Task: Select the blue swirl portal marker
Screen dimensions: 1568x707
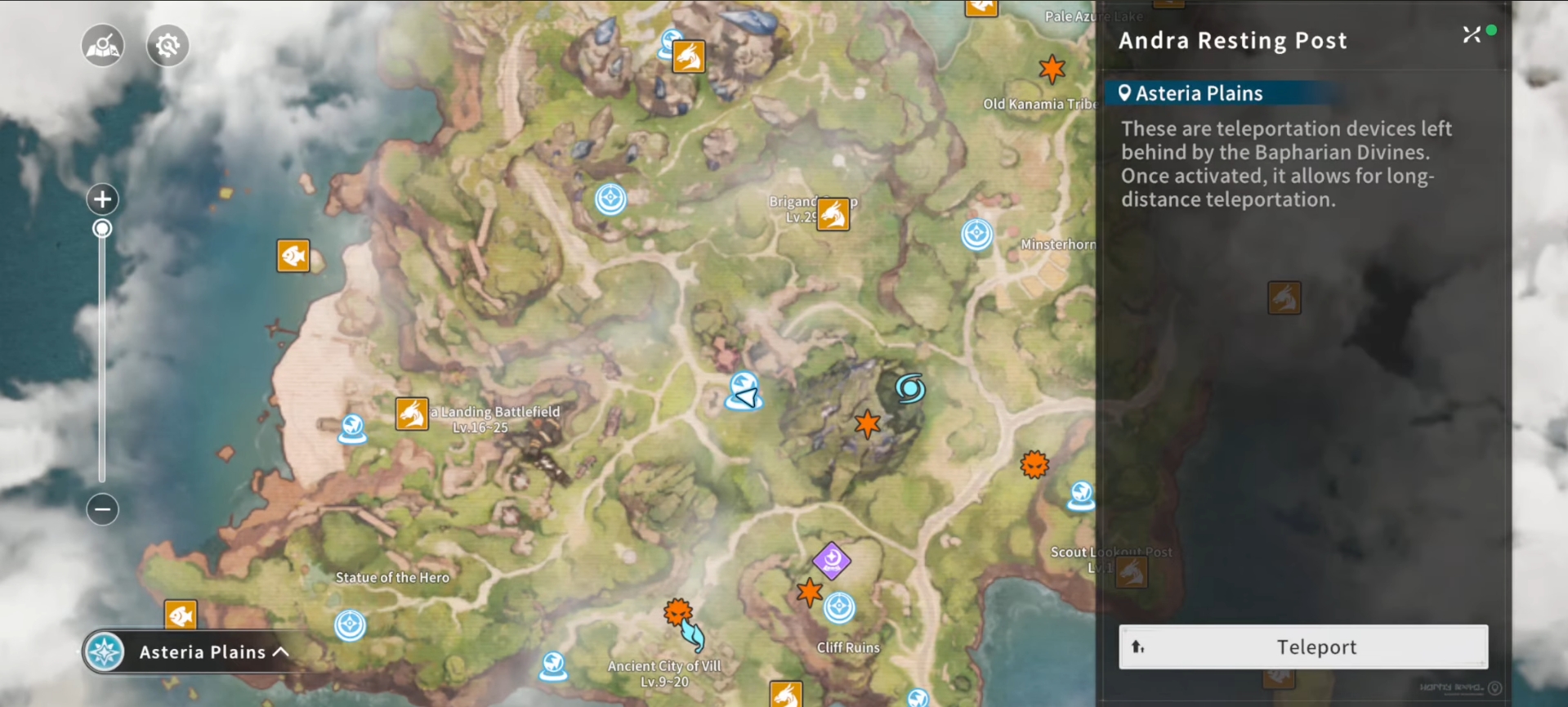Action: pyautogui.click(x=909, y=388)
